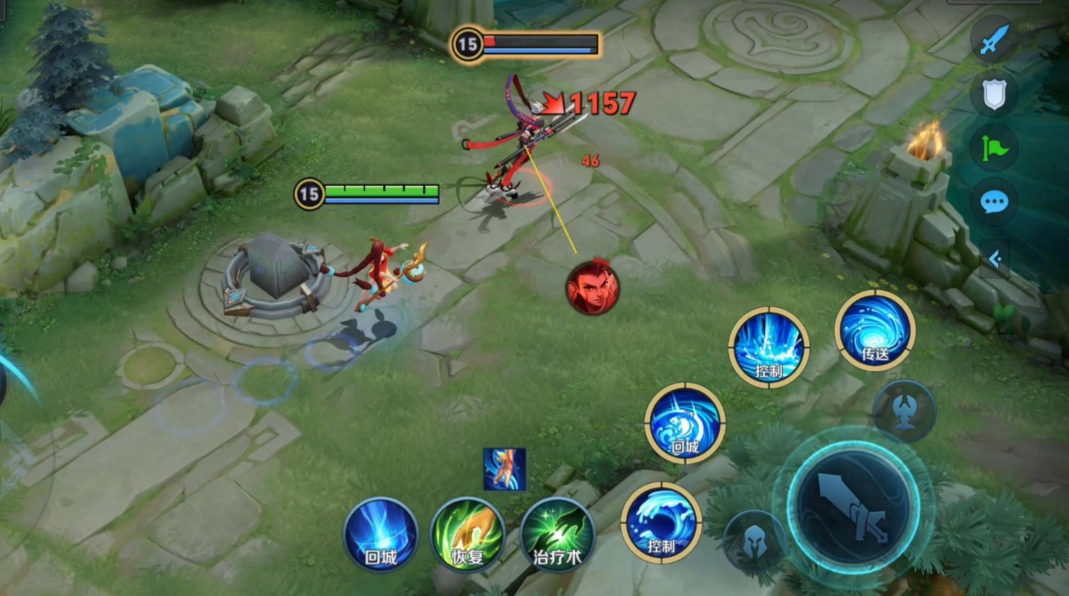Screen dimensions: 1069x596
Task: Select the red enemy hero portrait target
Action: (593, 287)
